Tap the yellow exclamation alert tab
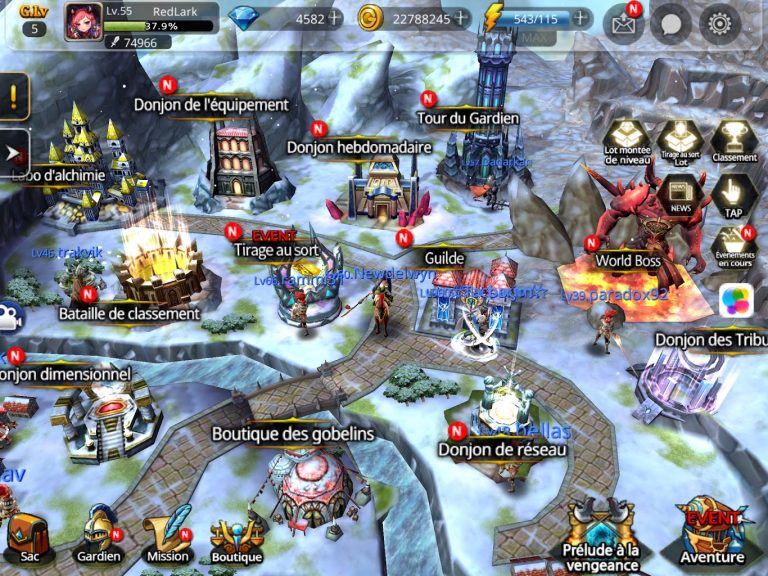768x576 pixels. 13,97
